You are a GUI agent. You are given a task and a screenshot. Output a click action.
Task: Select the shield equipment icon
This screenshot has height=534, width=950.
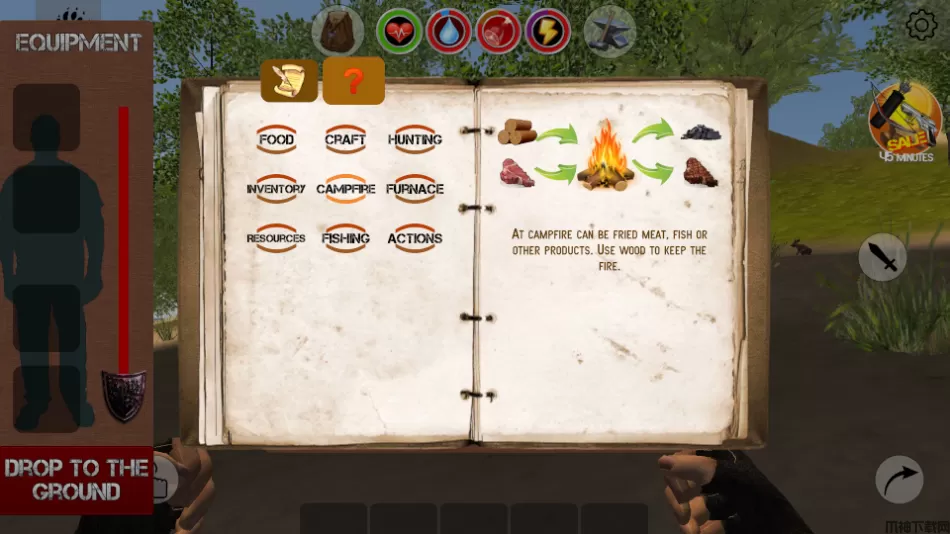tap(124, 394)
